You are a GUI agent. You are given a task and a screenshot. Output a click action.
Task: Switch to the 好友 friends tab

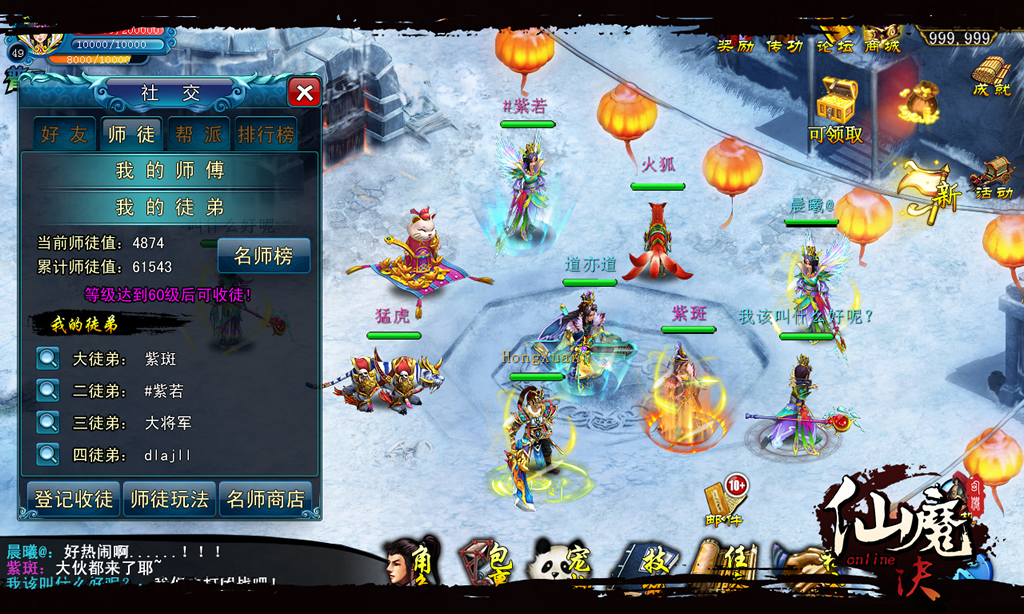pyautogui.click(x=65, y=134)
